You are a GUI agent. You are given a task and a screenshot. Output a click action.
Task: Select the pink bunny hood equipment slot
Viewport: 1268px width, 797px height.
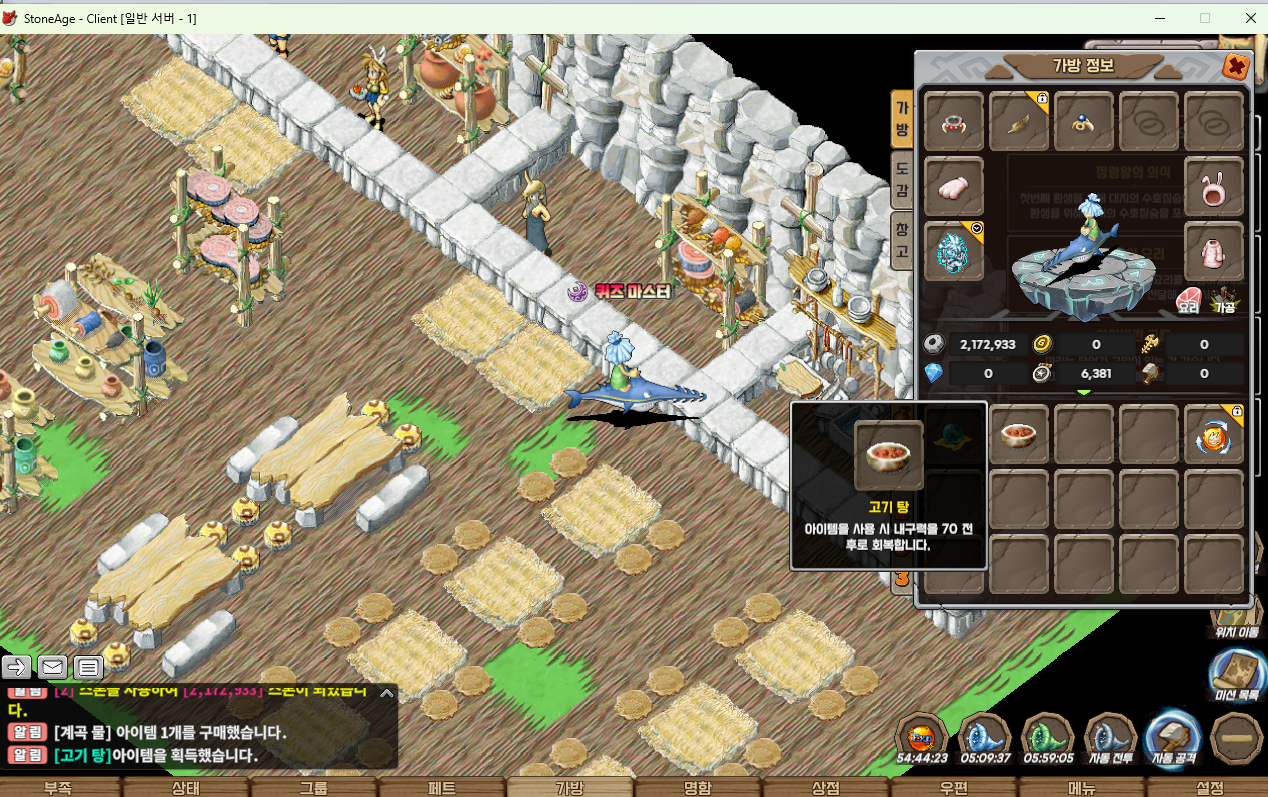point(1213,187)
